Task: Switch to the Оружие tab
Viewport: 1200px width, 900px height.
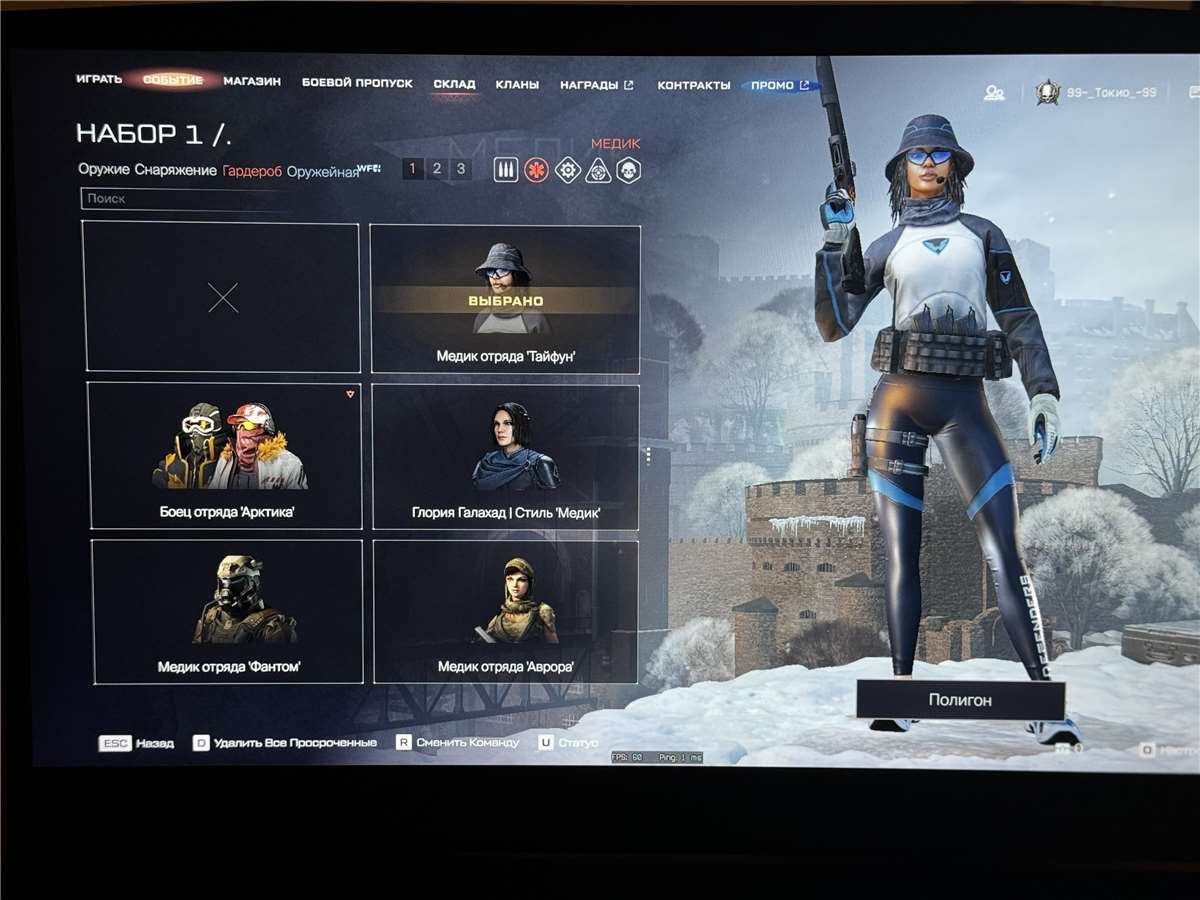Action: point(104,170)
